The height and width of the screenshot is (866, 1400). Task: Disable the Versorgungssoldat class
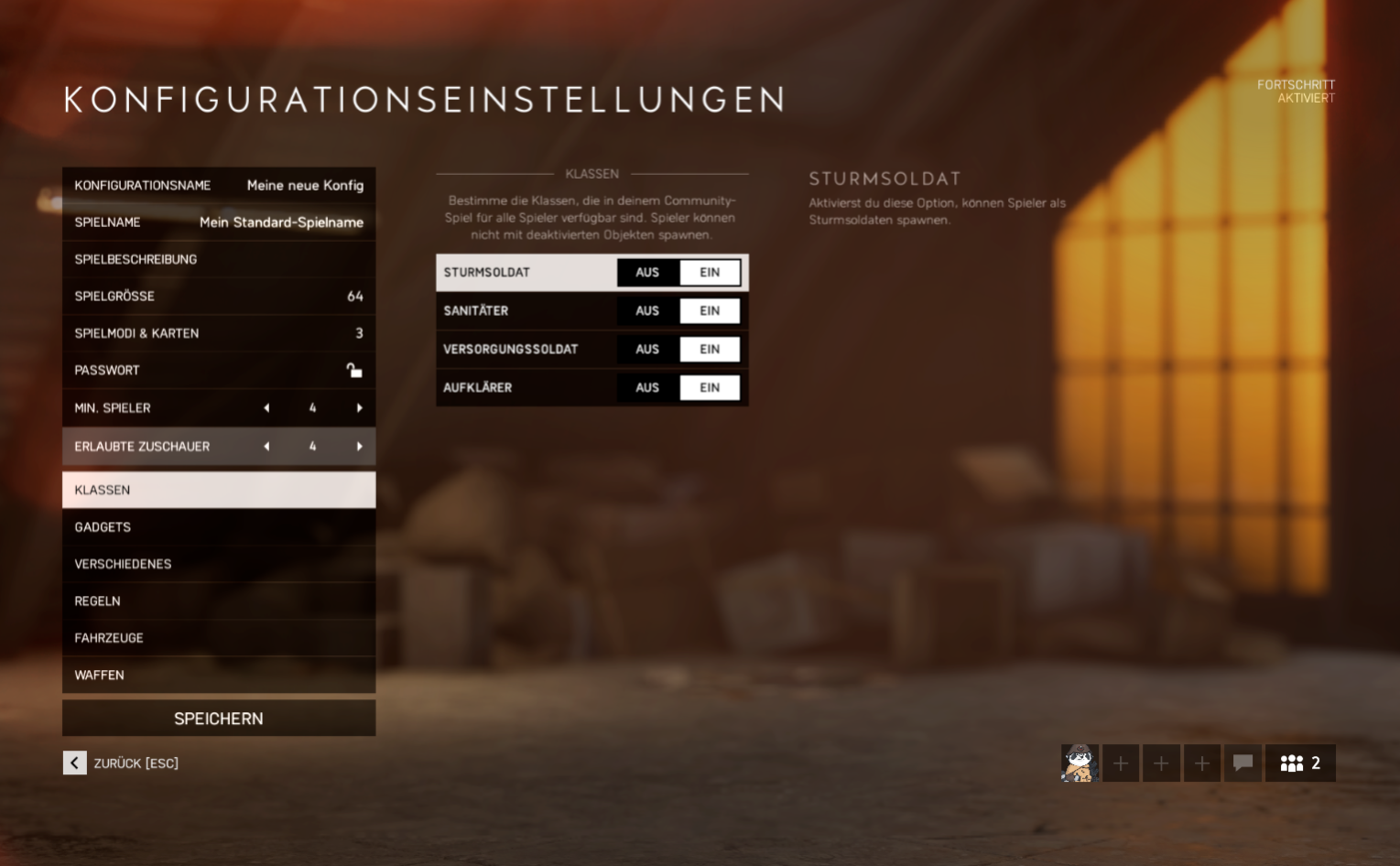coord(647,350)
